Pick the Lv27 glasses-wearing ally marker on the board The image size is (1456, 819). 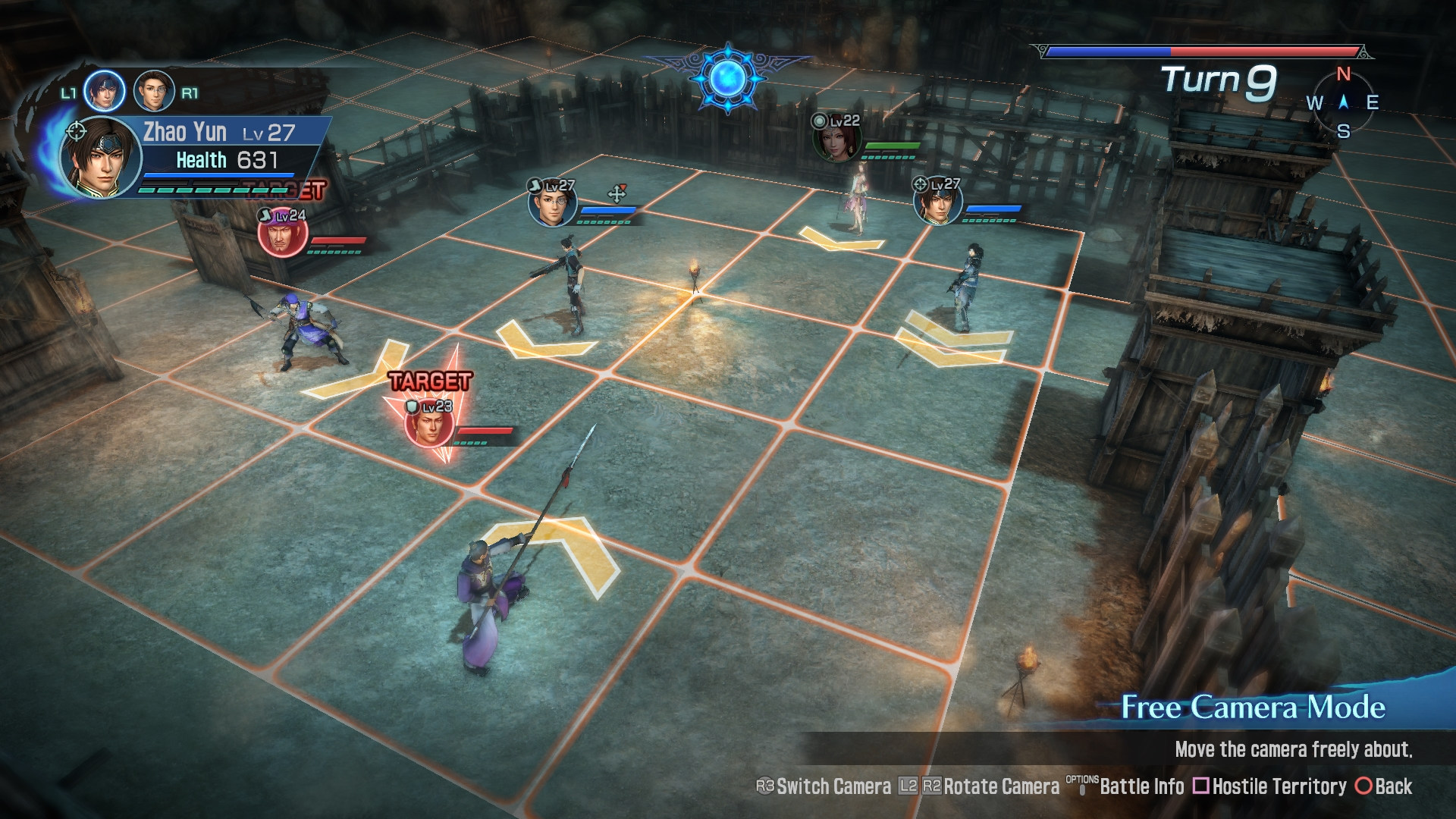552,203
